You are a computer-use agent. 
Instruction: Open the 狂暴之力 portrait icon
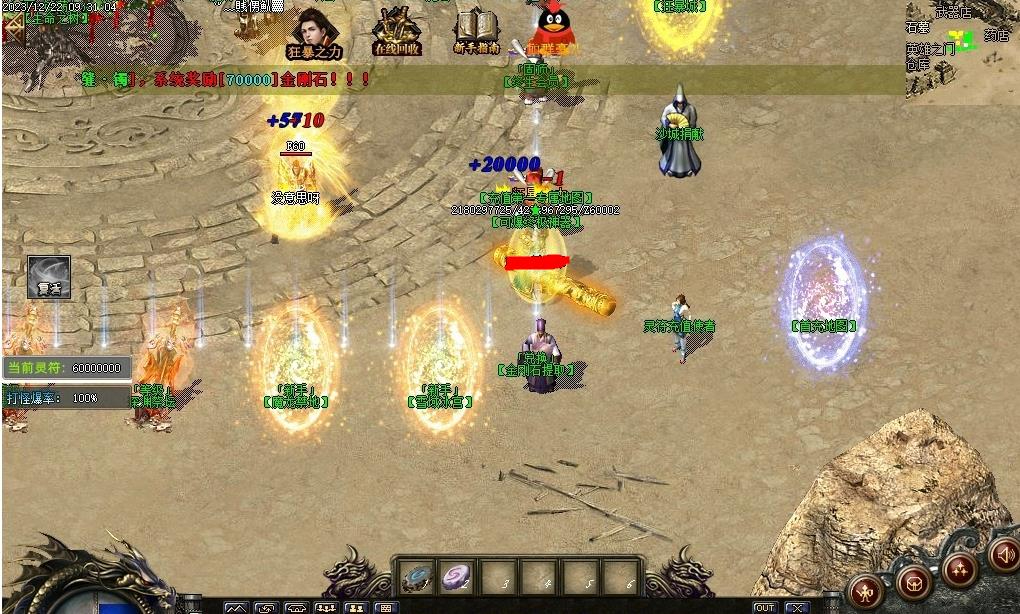313,30
